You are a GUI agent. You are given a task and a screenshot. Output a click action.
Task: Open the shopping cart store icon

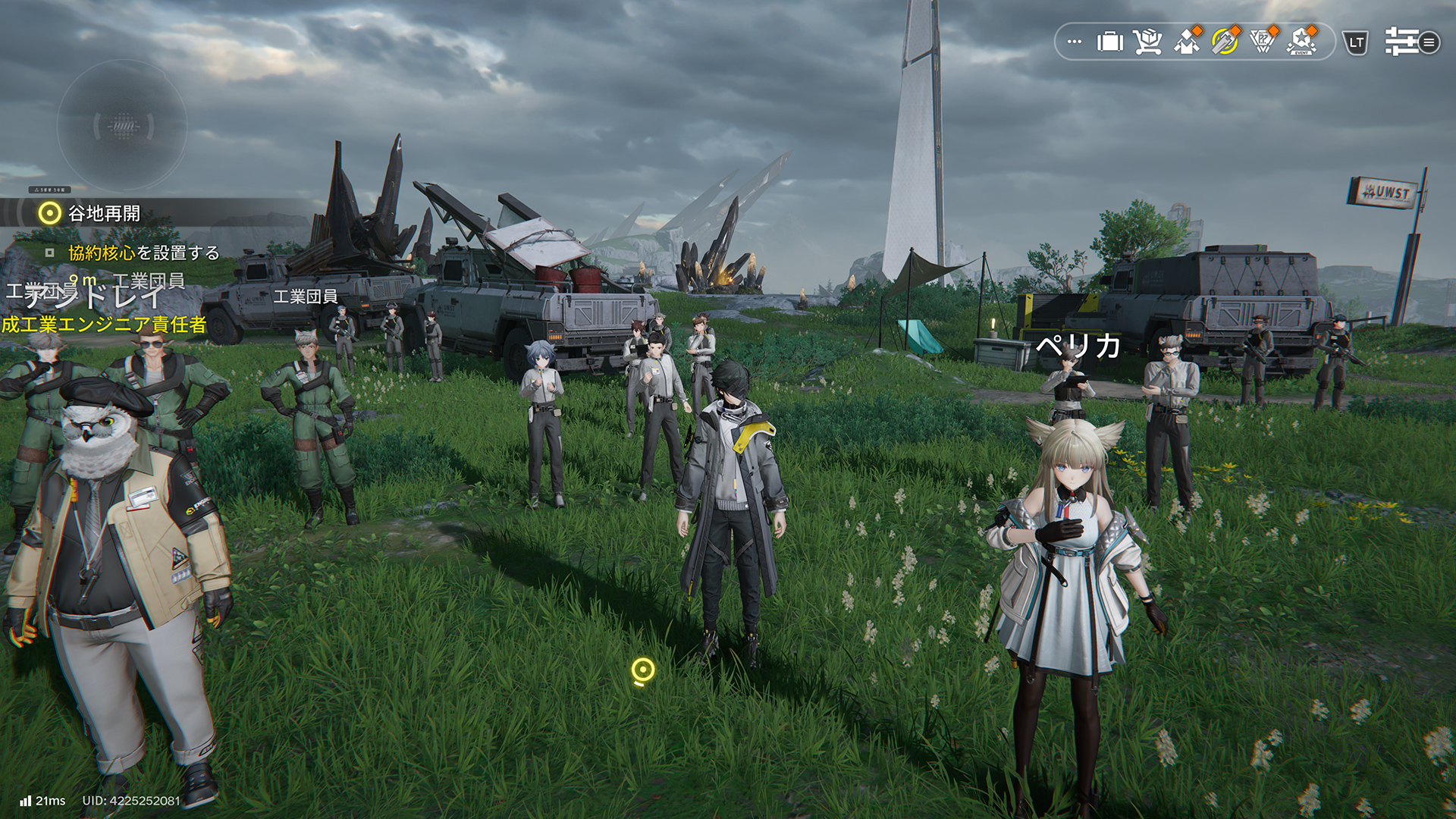pyautogui.click(x=1147, y=42)
